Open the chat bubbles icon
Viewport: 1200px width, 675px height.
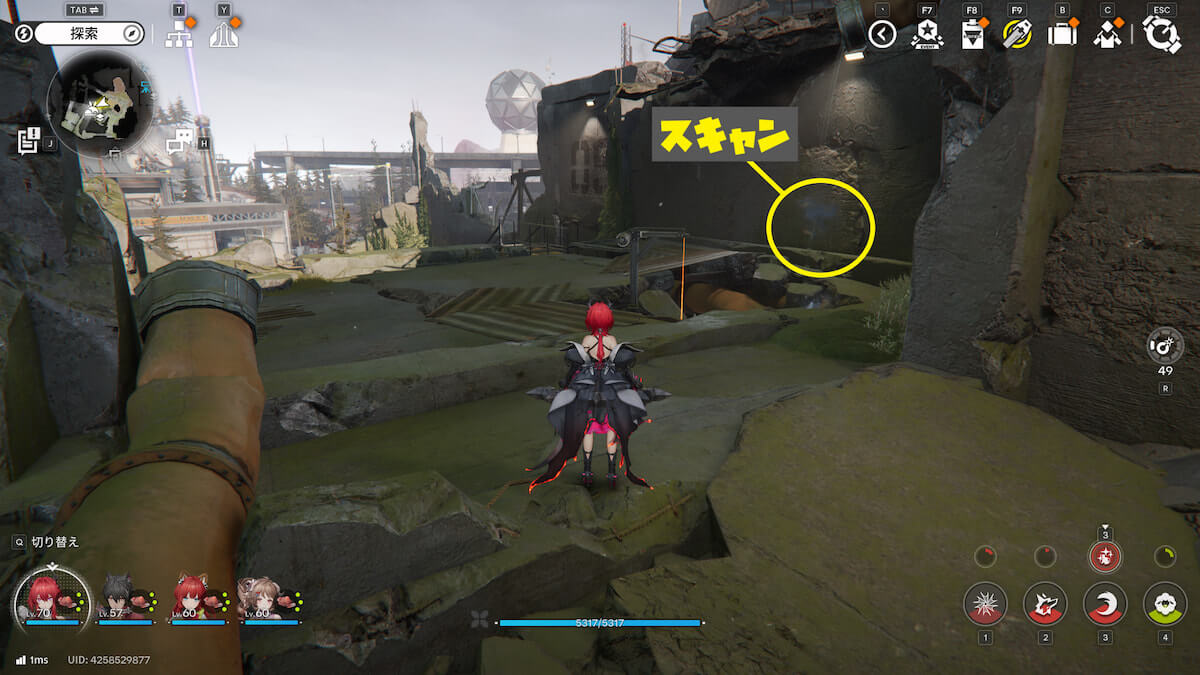[x=179, y=142]
